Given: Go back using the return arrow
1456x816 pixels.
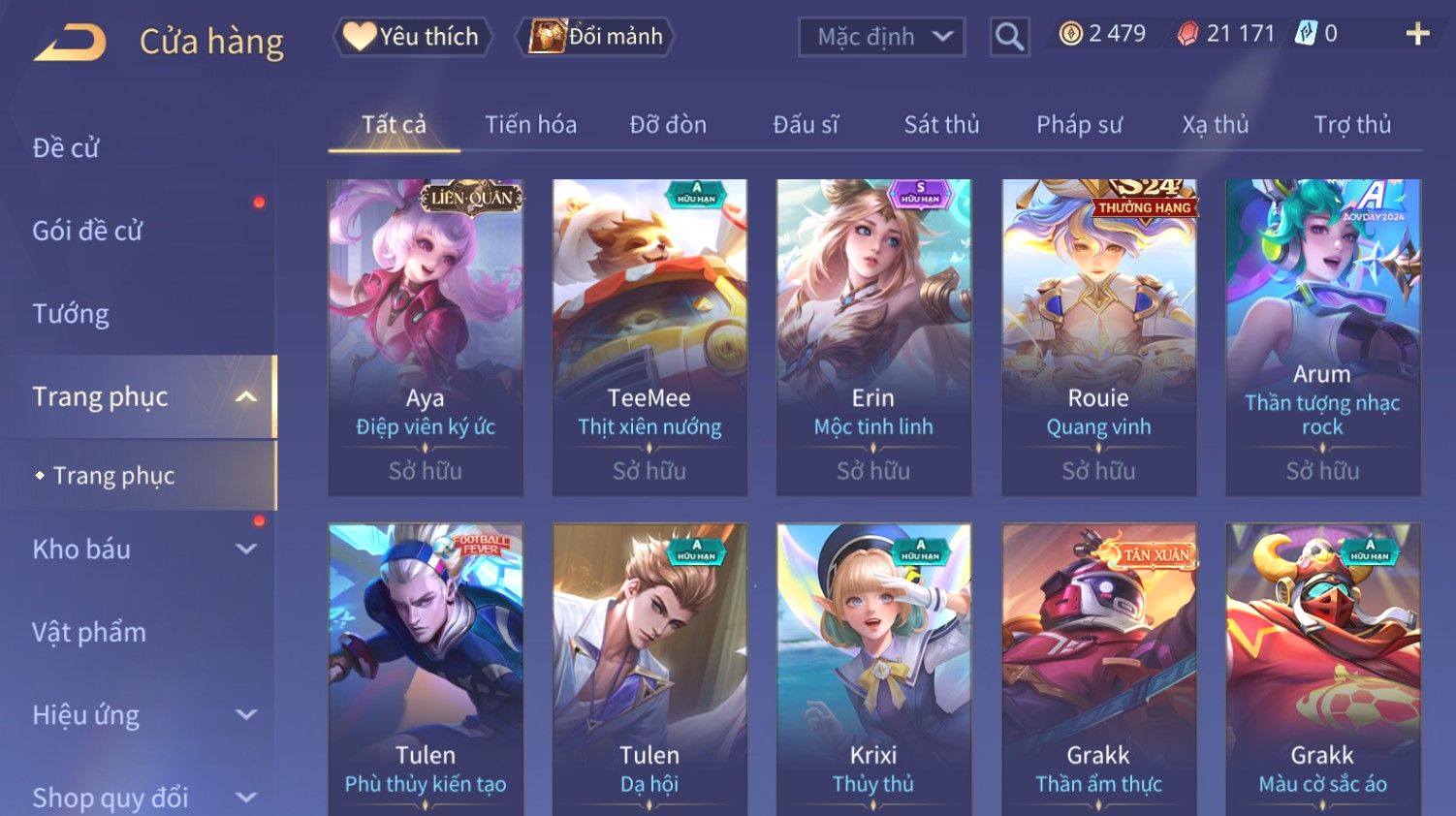Looking at the screenshot, I should pos(70,43).
